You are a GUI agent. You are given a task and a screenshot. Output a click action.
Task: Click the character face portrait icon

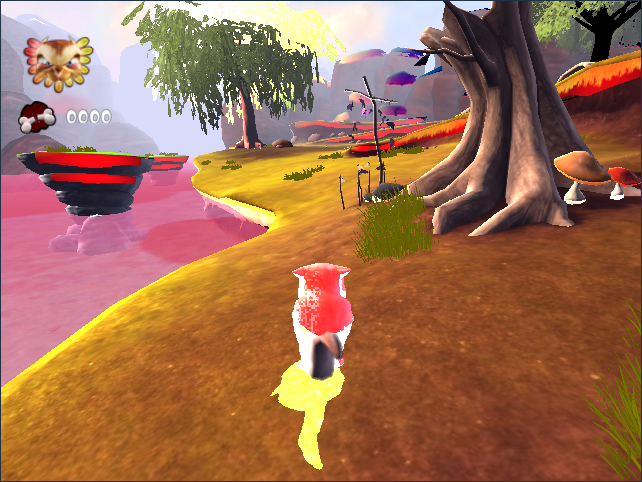tap(56, 64)
